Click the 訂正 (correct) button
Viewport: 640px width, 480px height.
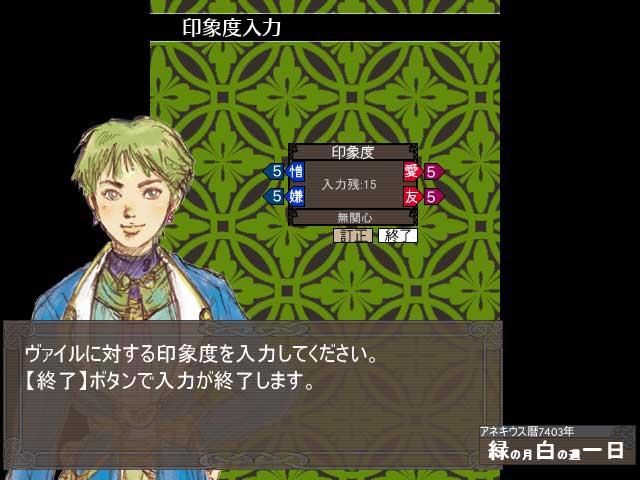352,236
